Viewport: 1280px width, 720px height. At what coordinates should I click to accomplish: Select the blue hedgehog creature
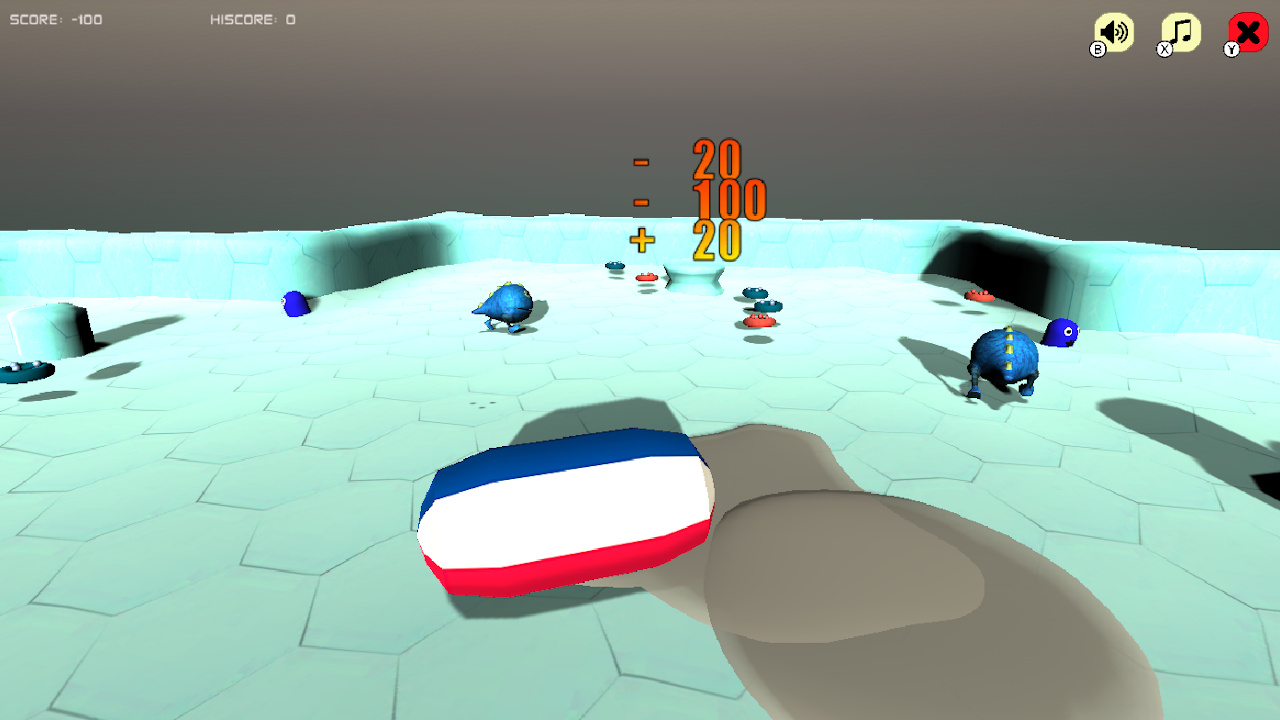click(504, 305)
